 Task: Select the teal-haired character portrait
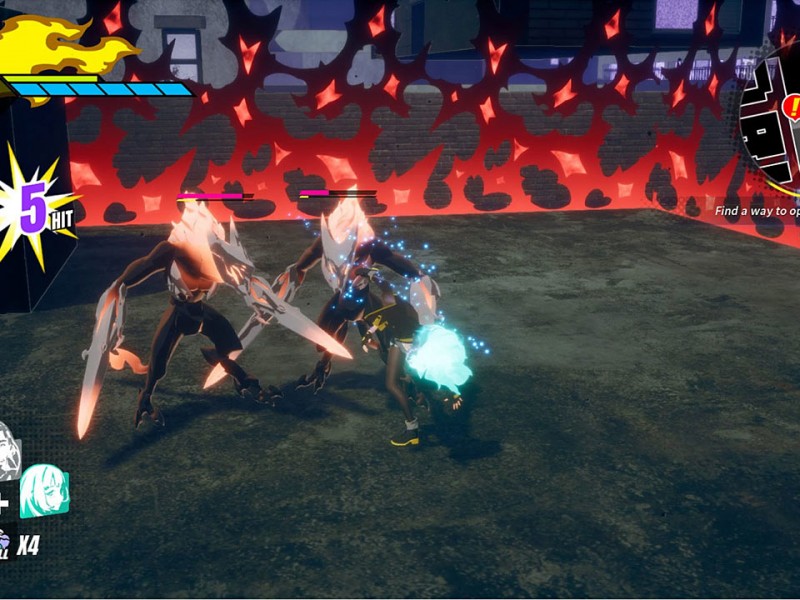44,490
